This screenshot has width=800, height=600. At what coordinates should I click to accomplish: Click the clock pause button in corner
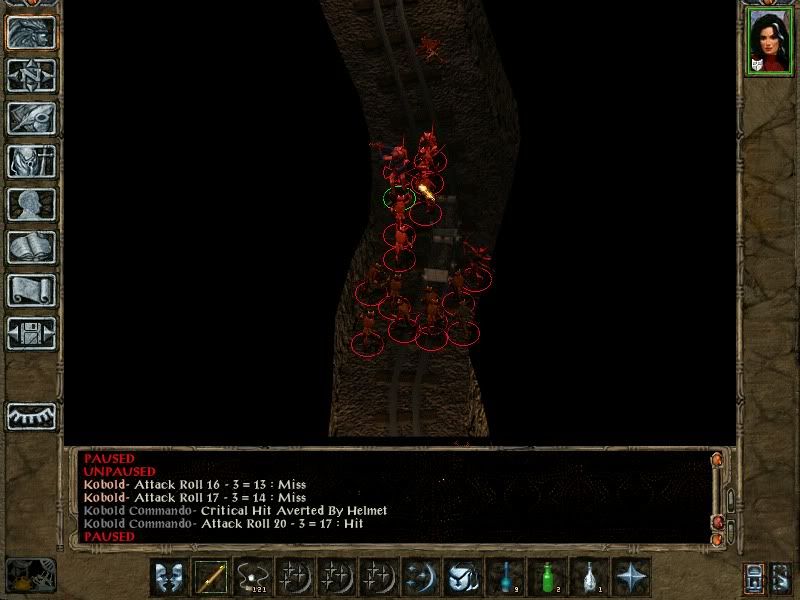[x=30, y=576]
